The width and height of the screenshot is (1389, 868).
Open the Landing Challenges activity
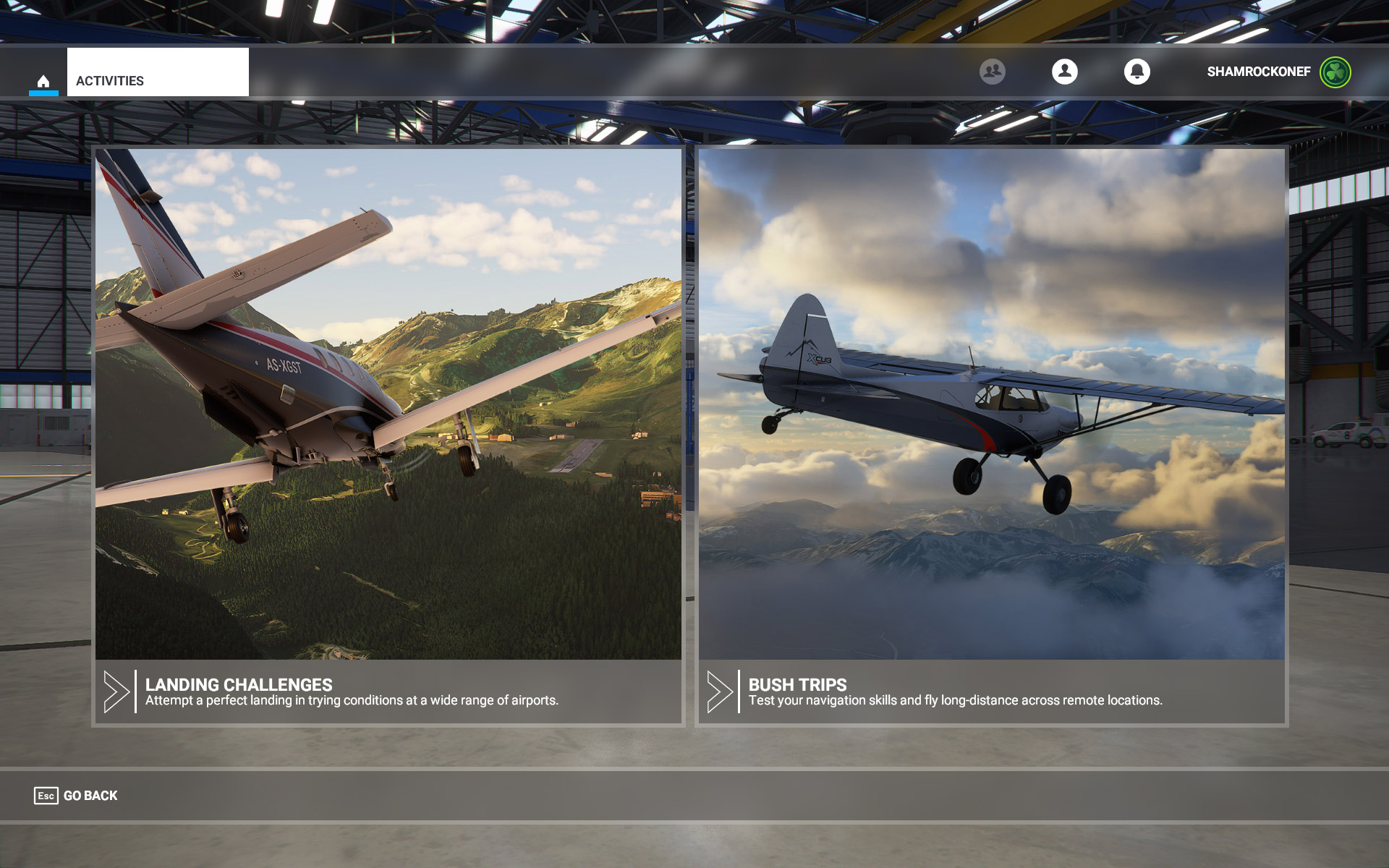click(388, 436)
